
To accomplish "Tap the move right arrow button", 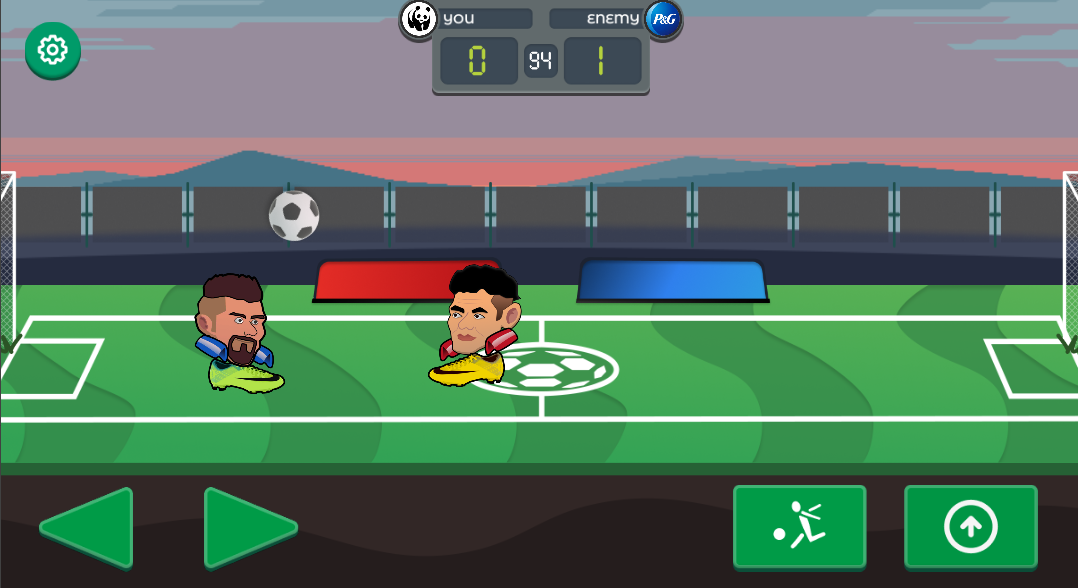I will pos(245,526).
